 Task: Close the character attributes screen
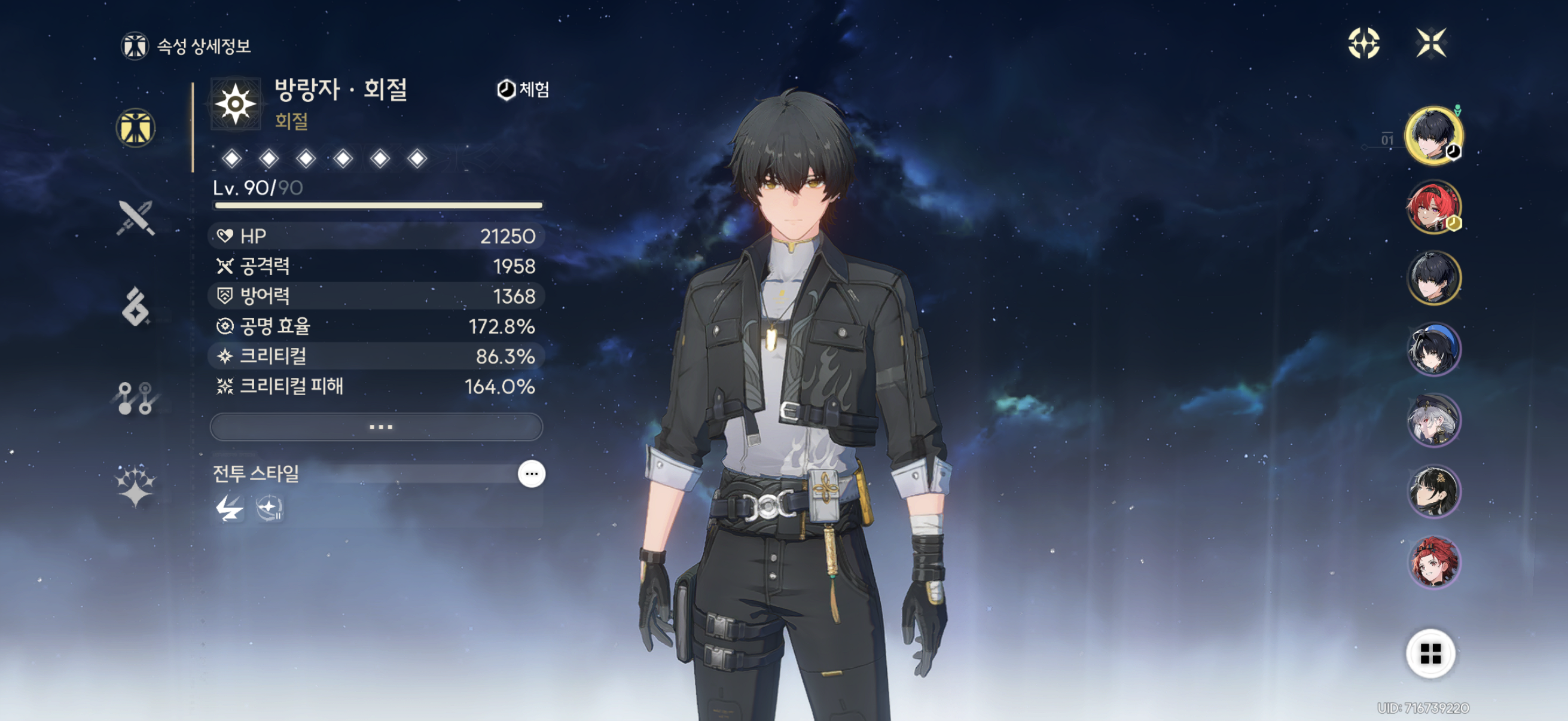coord(1430,43)
